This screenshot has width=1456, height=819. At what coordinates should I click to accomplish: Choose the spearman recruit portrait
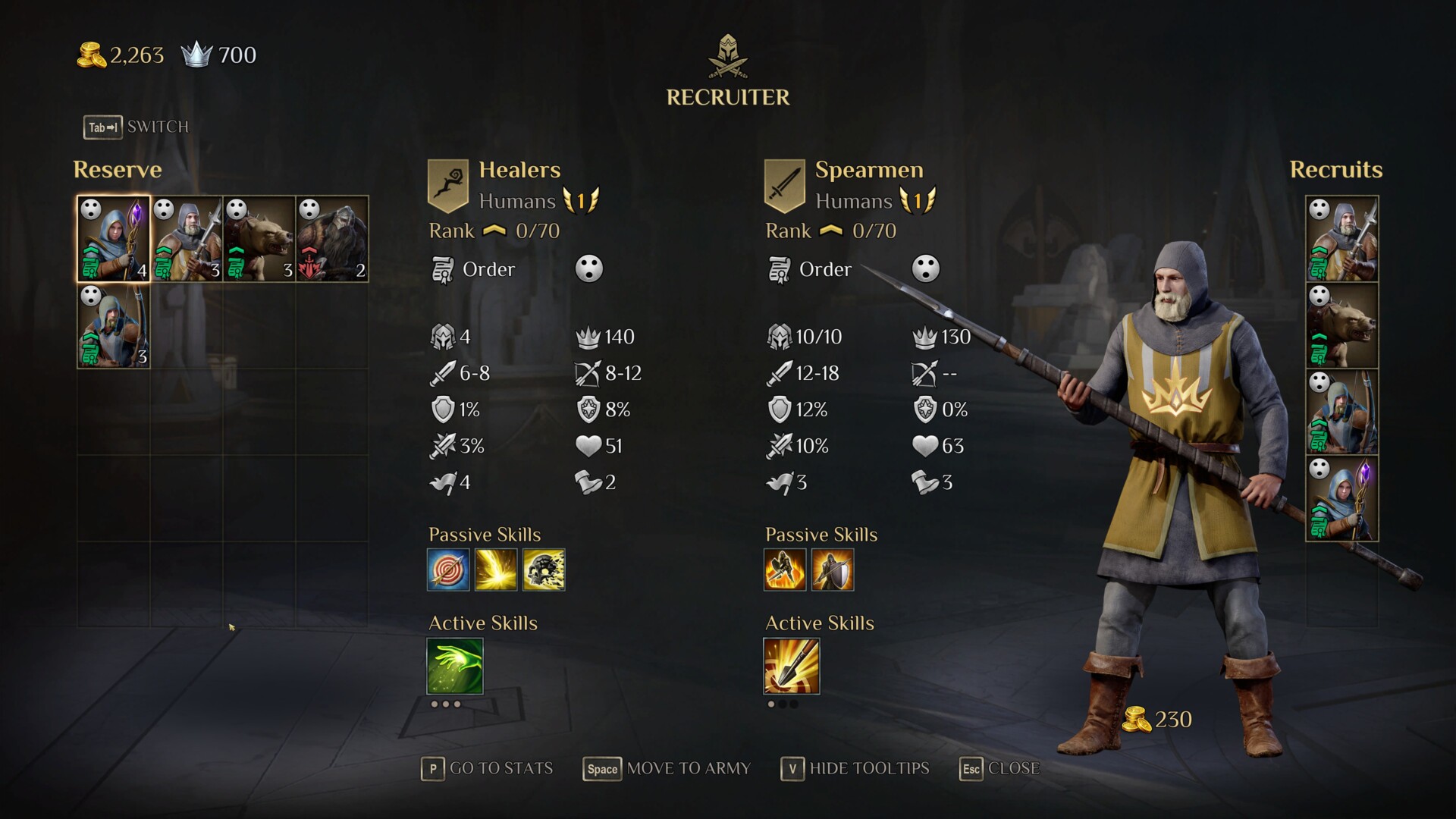(1341, 240)
